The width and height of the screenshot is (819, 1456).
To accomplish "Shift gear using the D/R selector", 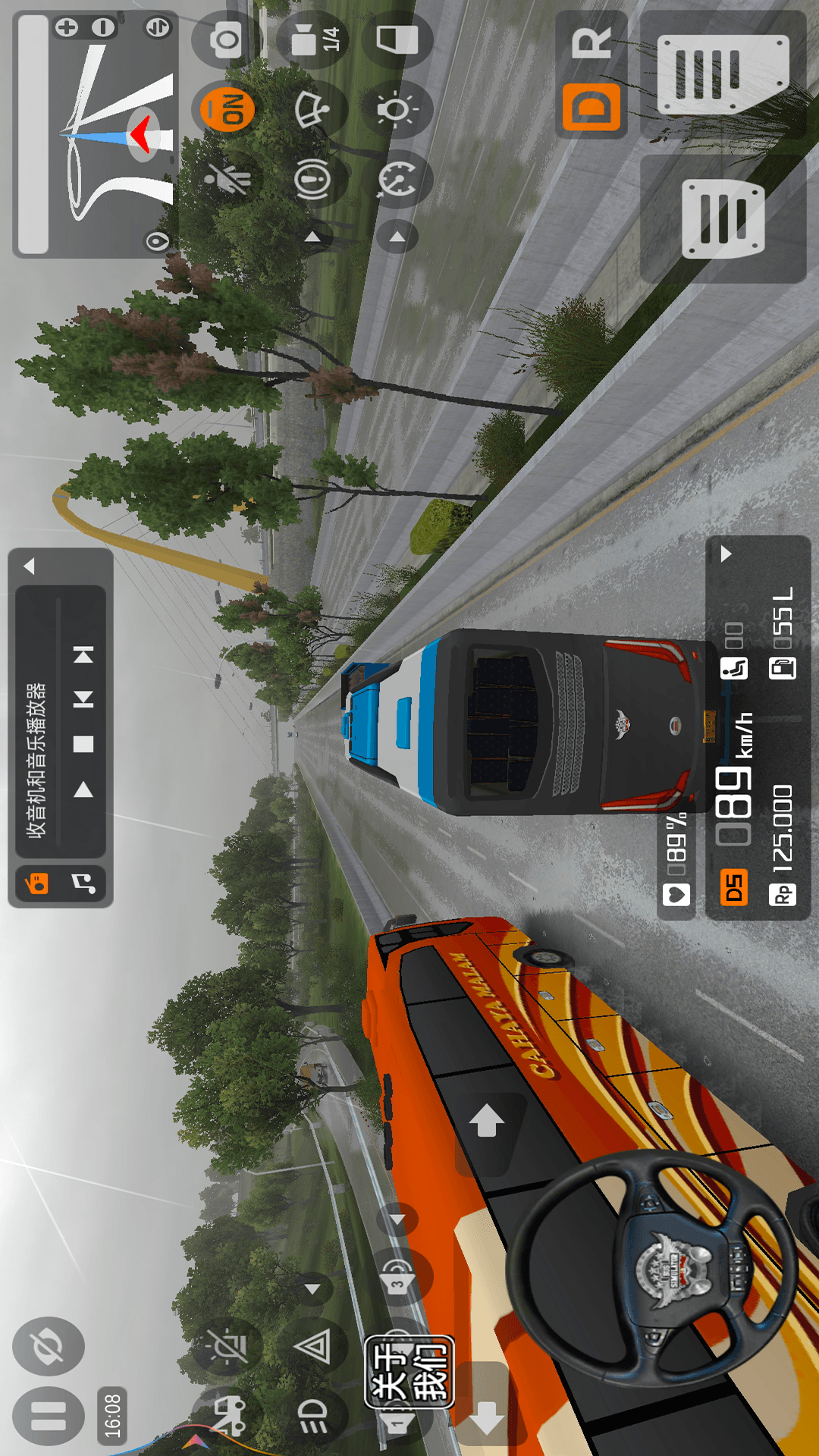I will pyautogui.click(x=591, y=74).
